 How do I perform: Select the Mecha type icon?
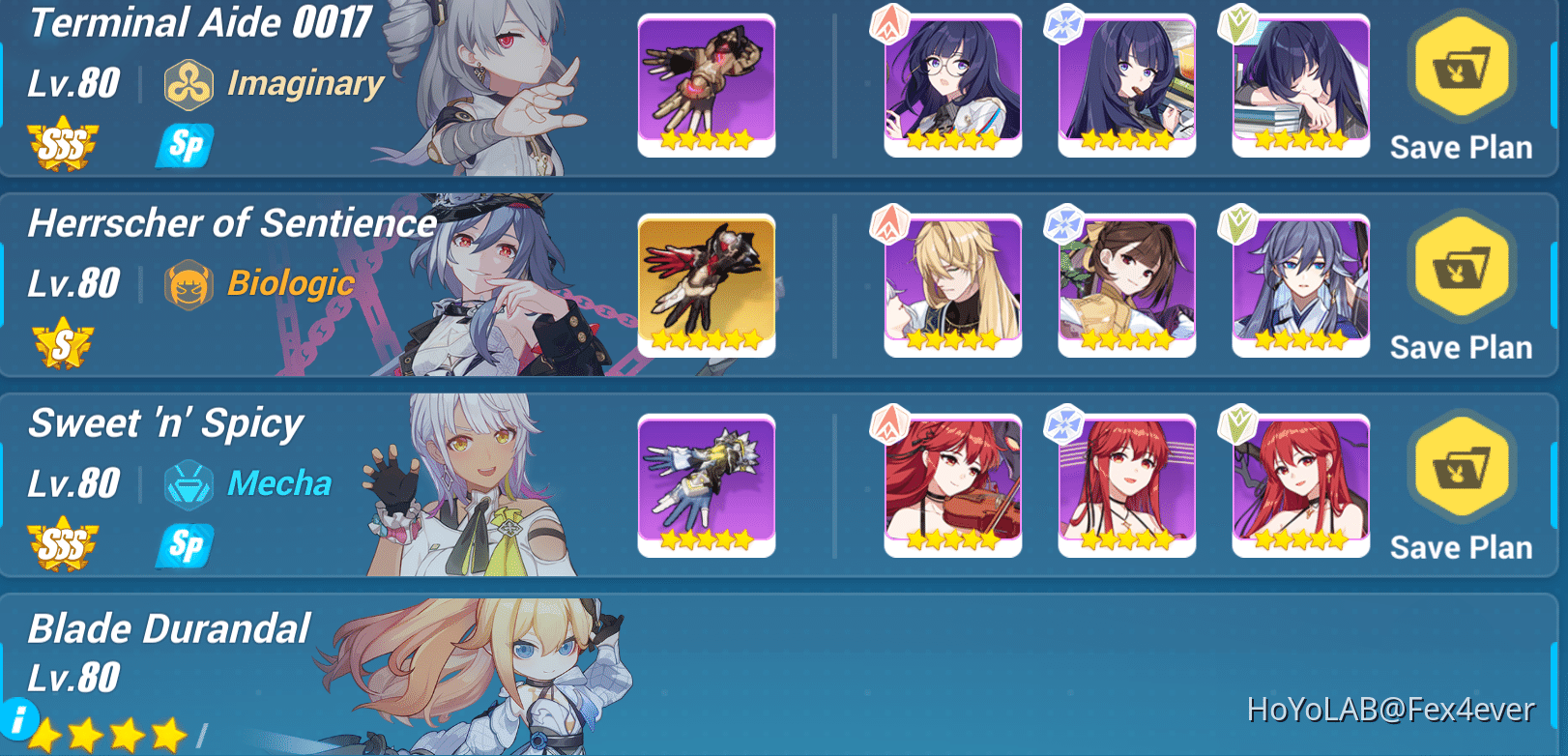[x=190, y=483]
